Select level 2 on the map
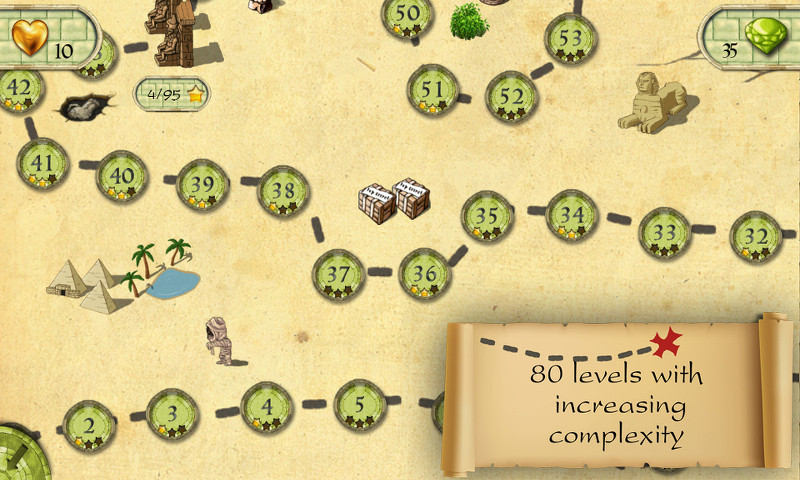The width and height of the screenshot is (800, 480). (89, 425)
